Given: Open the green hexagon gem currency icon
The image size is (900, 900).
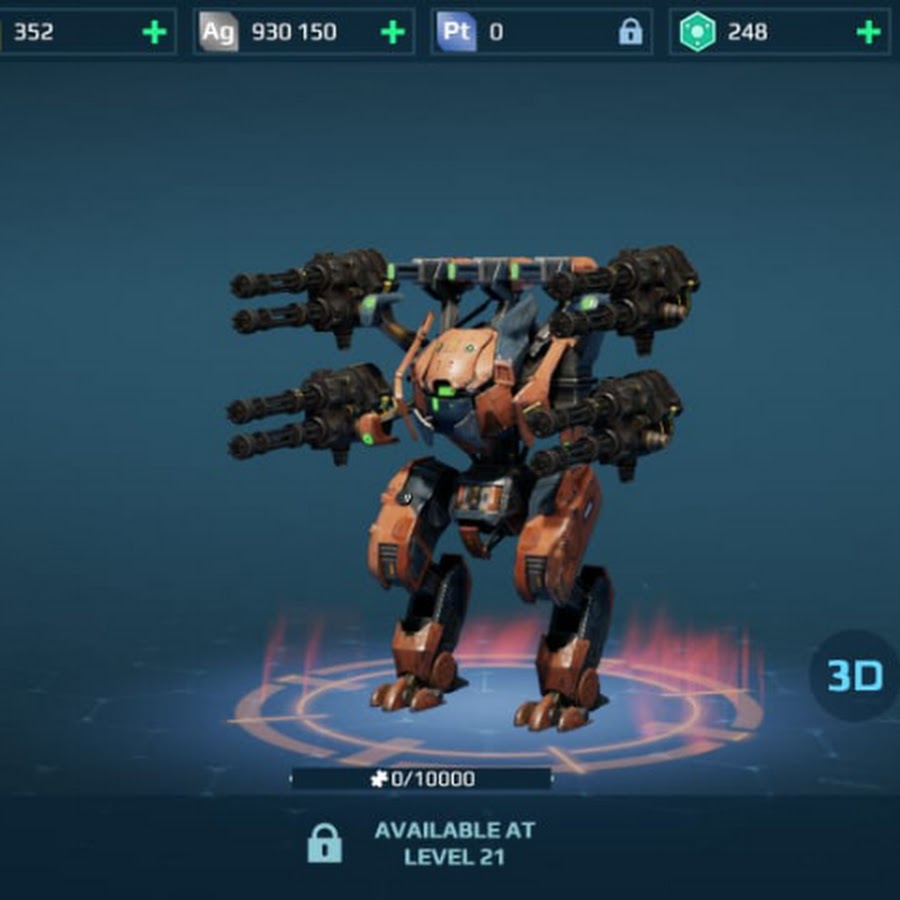Looking at the screenshot, I should point(696,32).
